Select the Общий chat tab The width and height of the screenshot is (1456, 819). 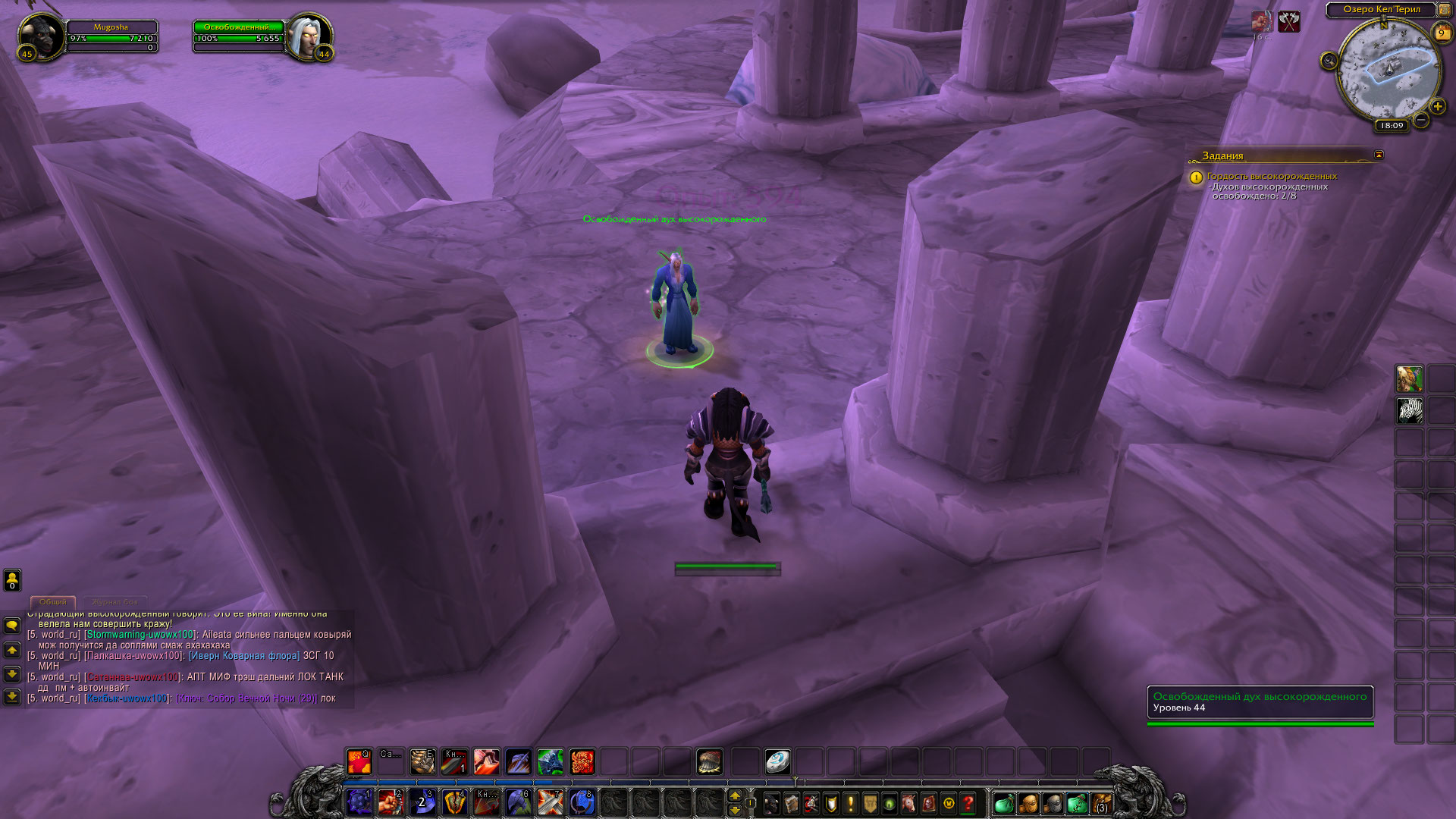point(53,602)
